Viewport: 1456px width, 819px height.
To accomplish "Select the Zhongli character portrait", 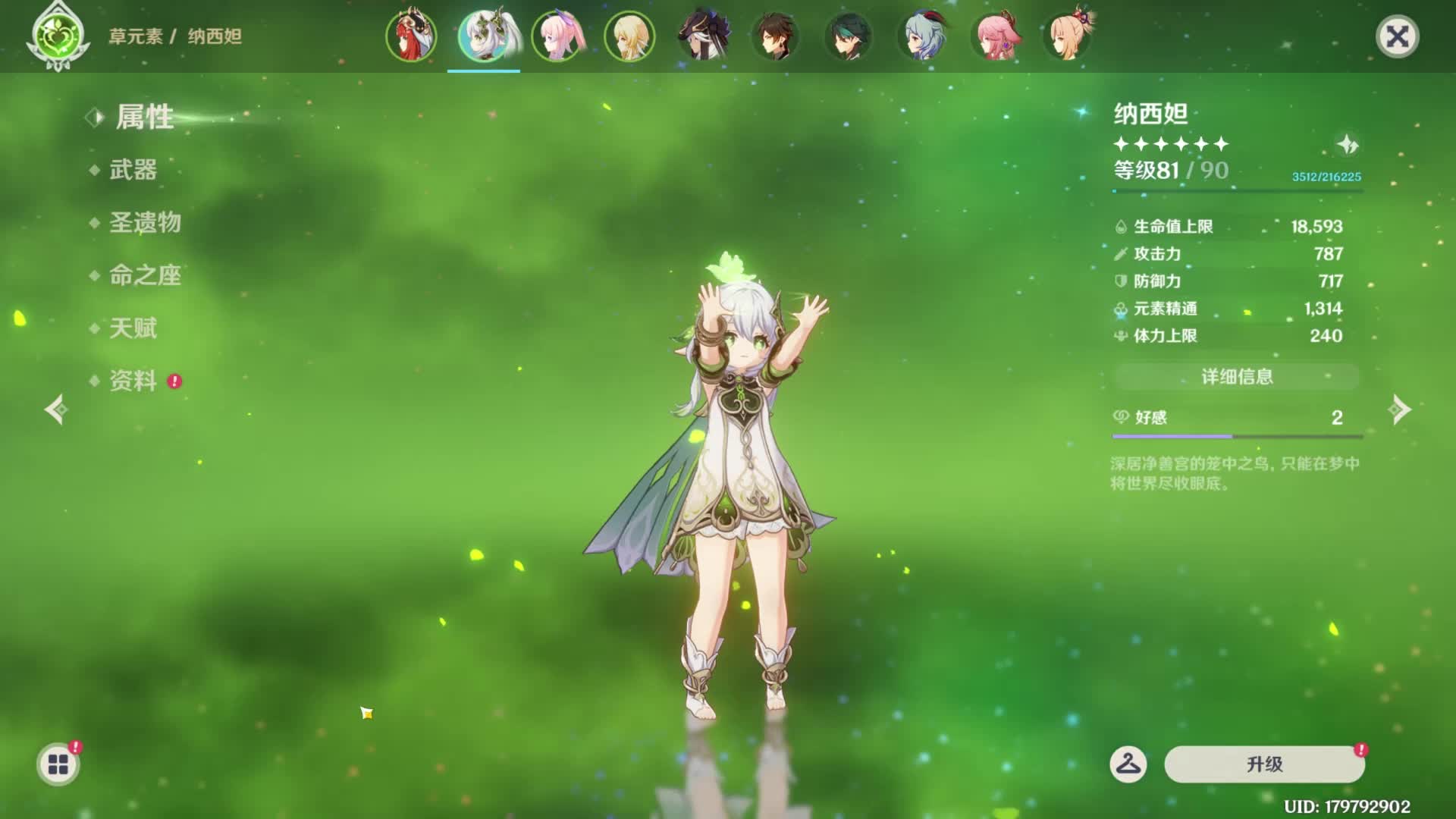I will pyautogui.click(x=775, y=36).
